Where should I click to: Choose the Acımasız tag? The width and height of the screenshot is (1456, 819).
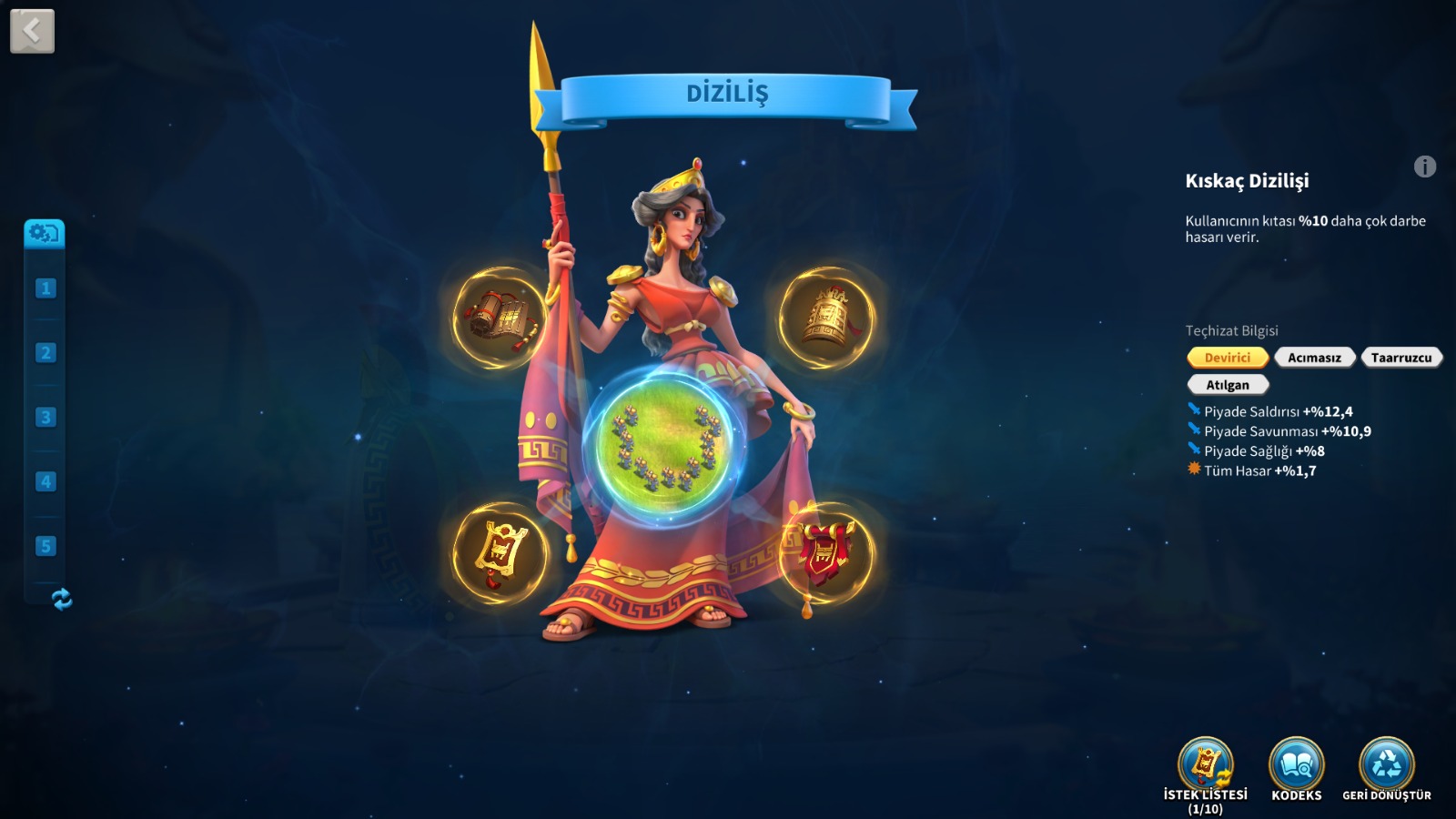tap(1314, 358)
